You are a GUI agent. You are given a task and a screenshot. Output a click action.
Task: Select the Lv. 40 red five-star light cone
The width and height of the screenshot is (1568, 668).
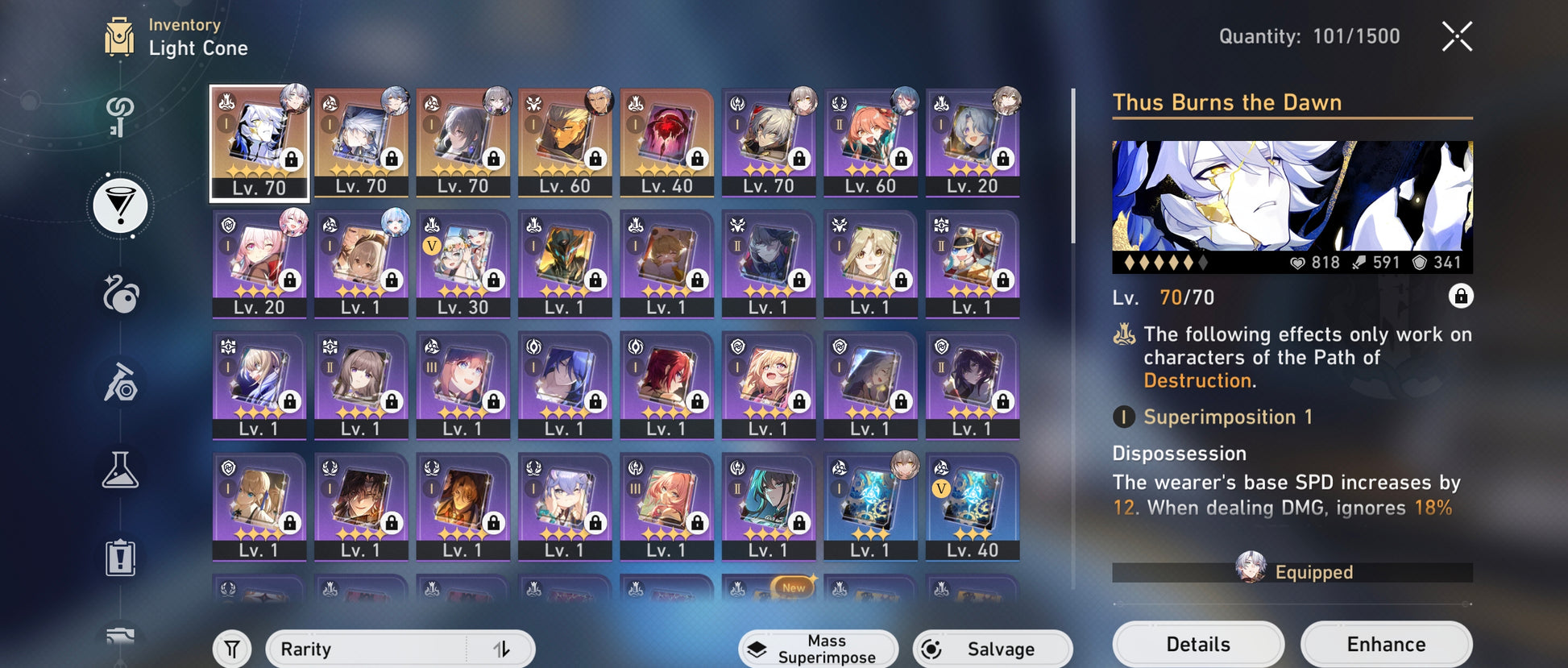666,142
